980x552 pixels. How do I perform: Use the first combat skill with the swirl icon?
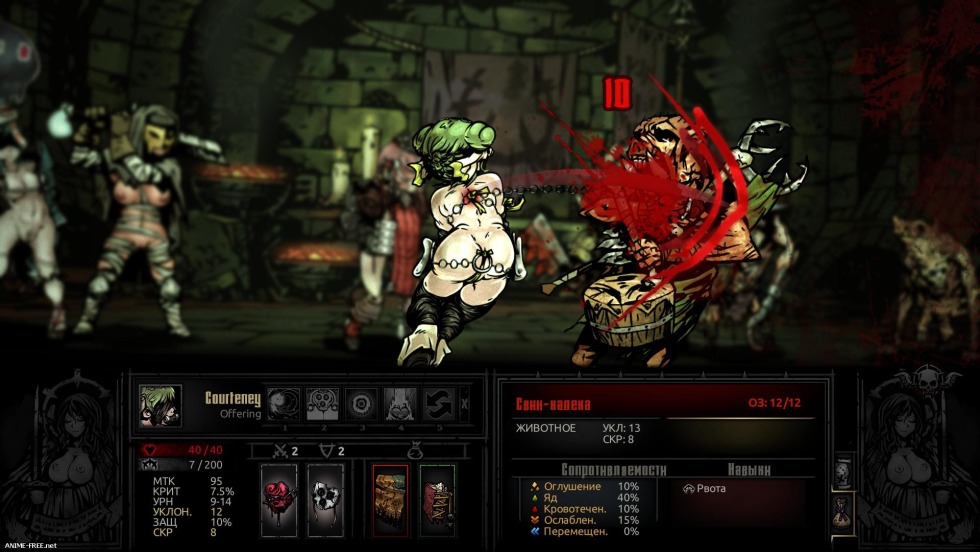point(283,403)
